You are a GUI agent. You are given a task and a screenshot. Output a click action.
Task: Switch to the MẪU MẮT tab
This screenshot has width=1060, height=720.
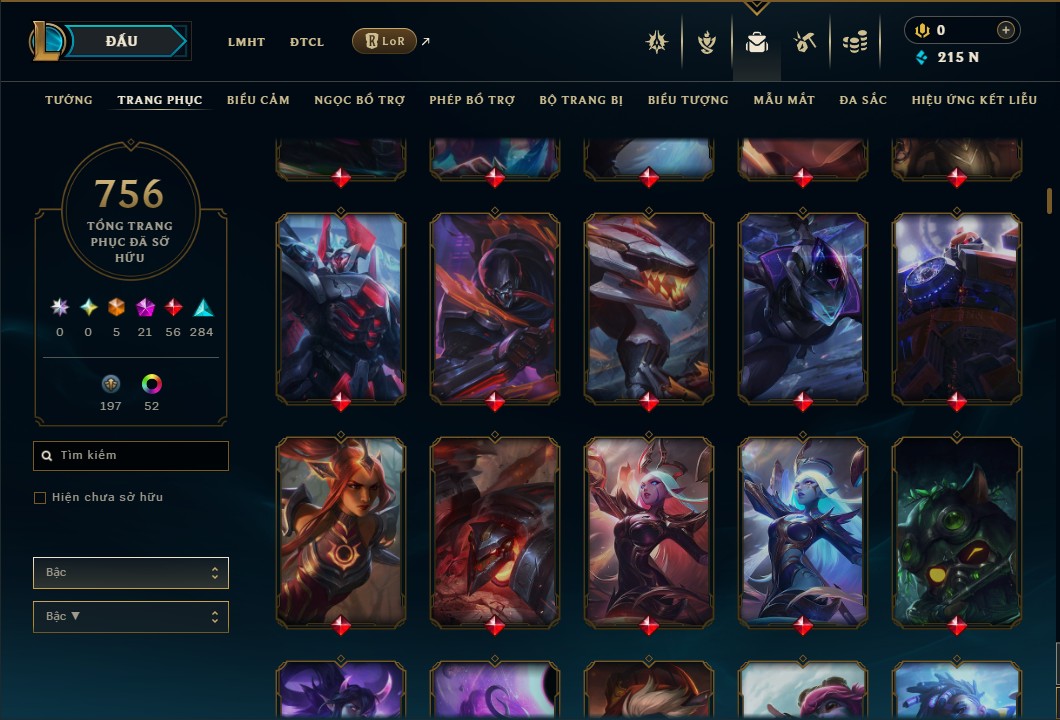pyautogui.click(x=784, y=100)
